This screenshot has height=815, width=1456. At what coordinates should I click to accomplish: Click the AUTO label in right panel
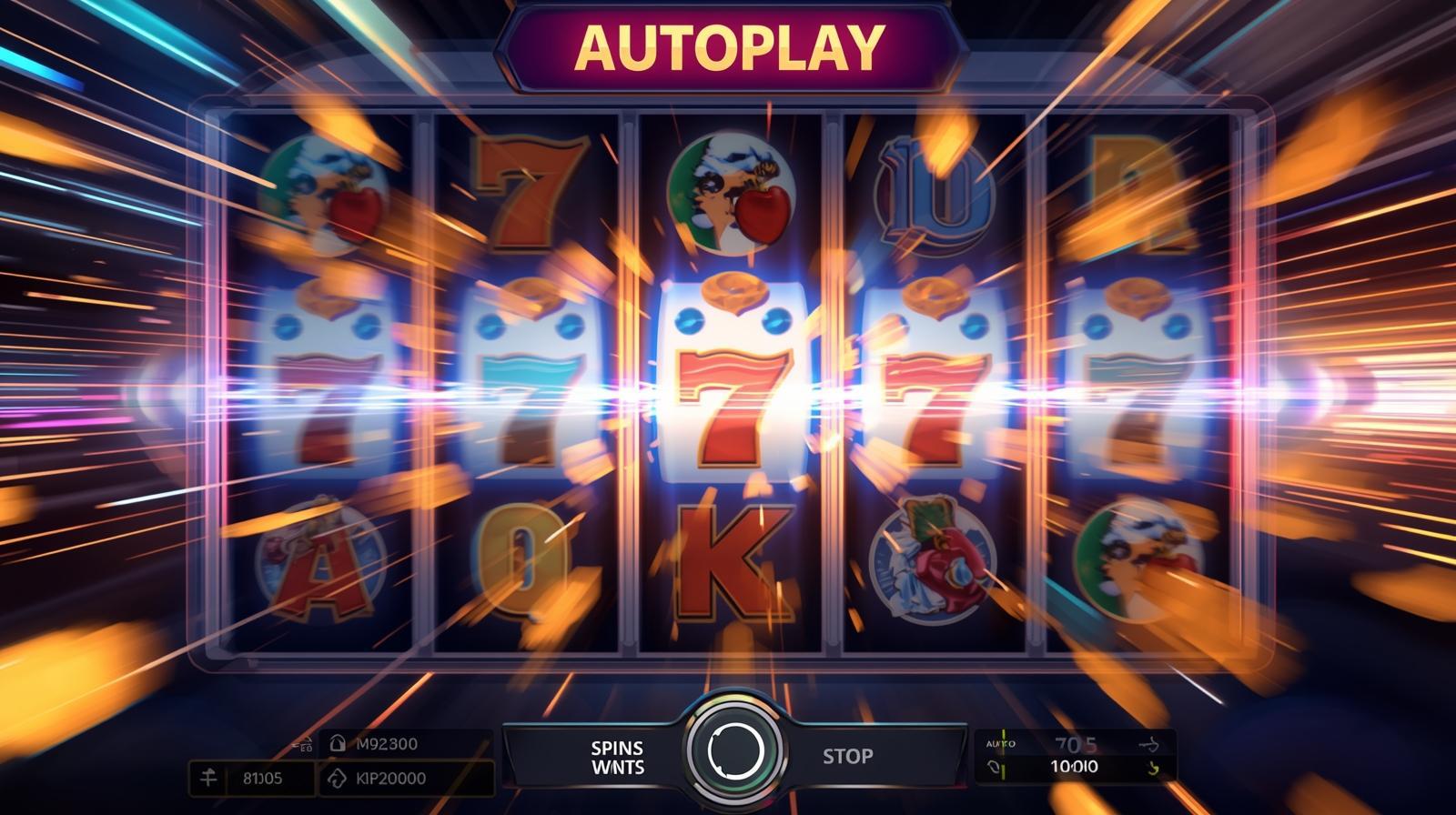[1000, 744]
